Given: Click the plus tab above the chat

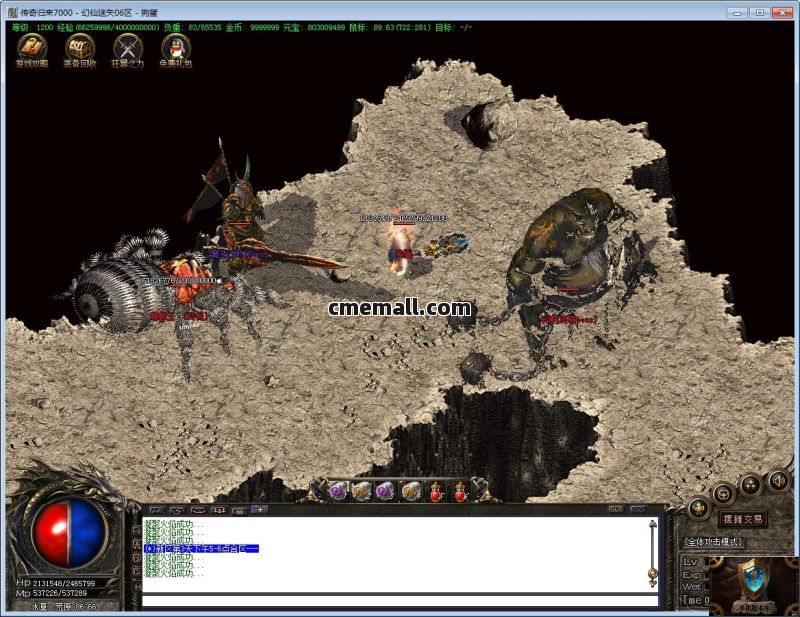Looking at the screenshot, I should click(259, 509).
